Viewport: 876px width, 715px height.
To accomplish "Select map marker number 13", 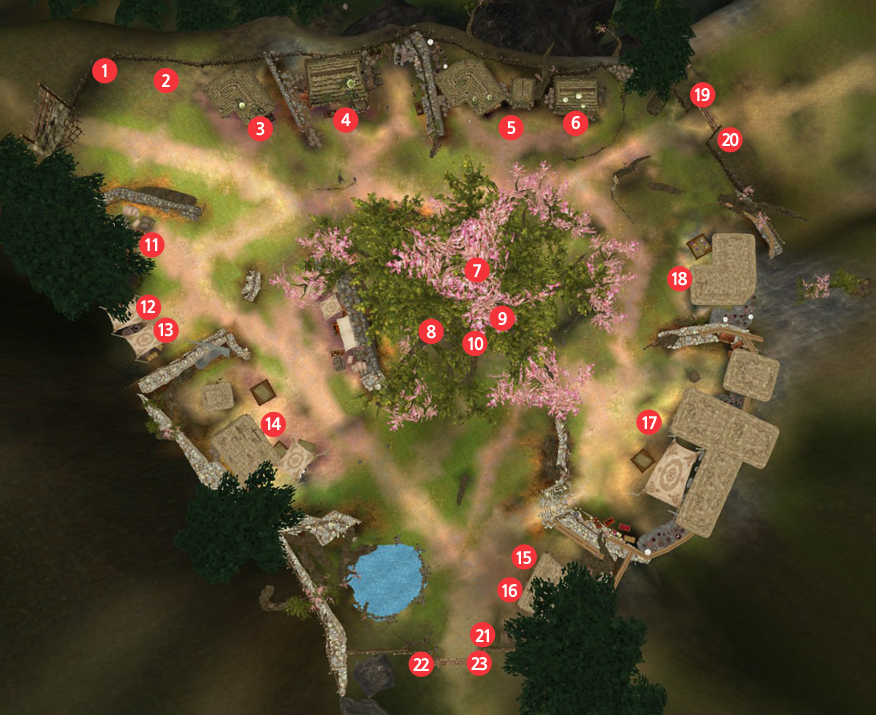I will [165, 328].
